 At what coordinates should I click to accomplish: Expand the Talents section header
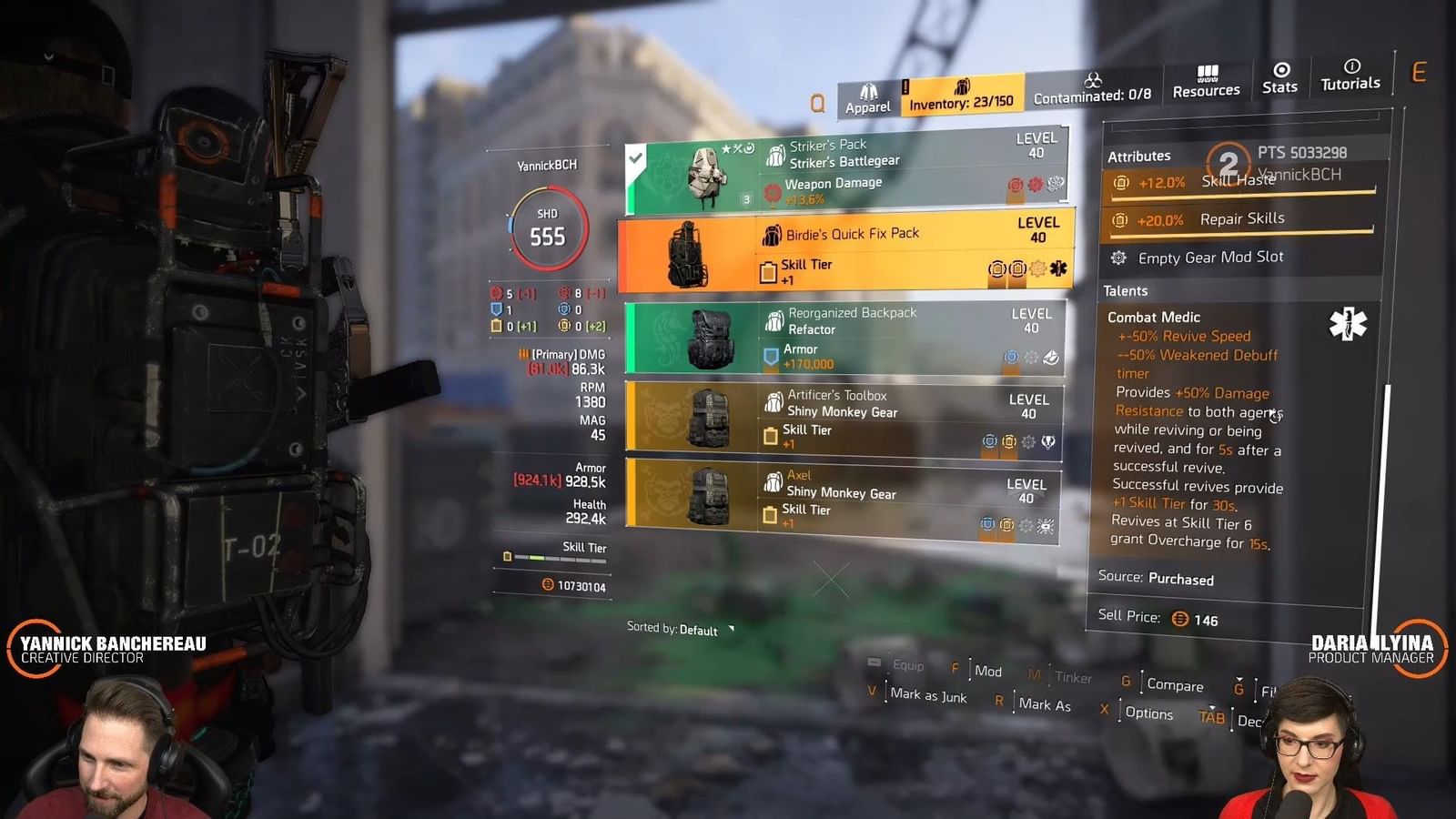pyautogui.click(x=1126, y=290)
